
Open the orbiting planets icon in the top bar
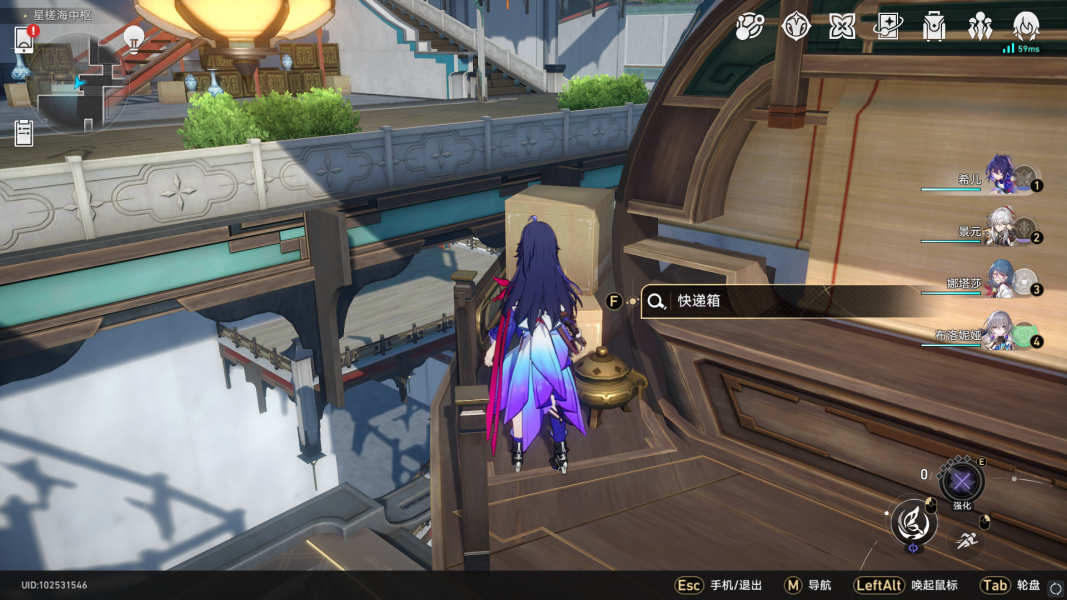[x=749, y=27]
